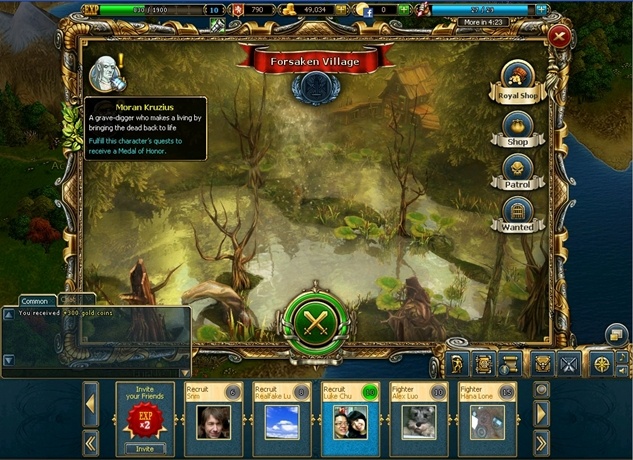This screenshot has height=460, width=633.
Task: Select recruit Realfake Lu's friend card
Action: click(x=281, y=419)
